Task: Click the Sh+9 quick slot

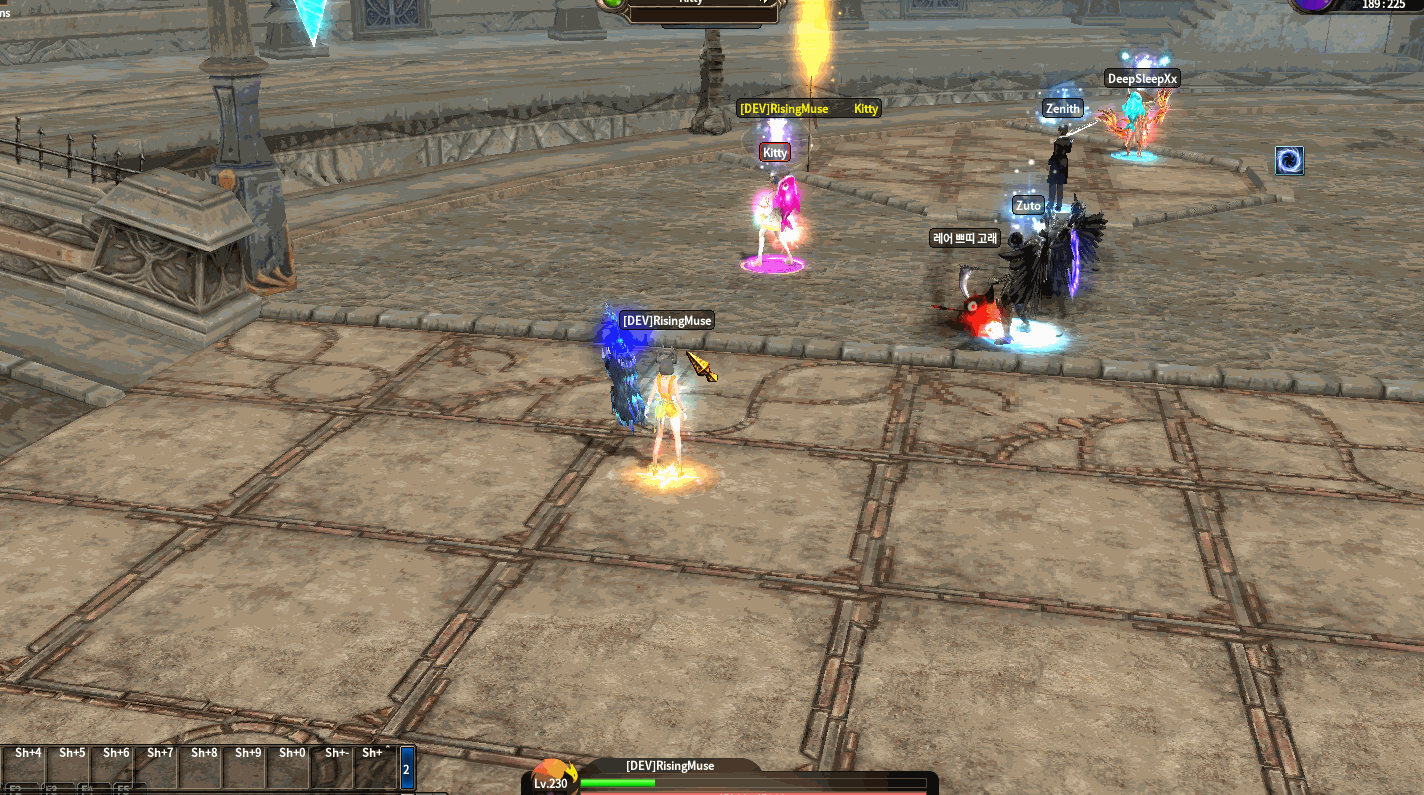Action: tap(248, 767)
